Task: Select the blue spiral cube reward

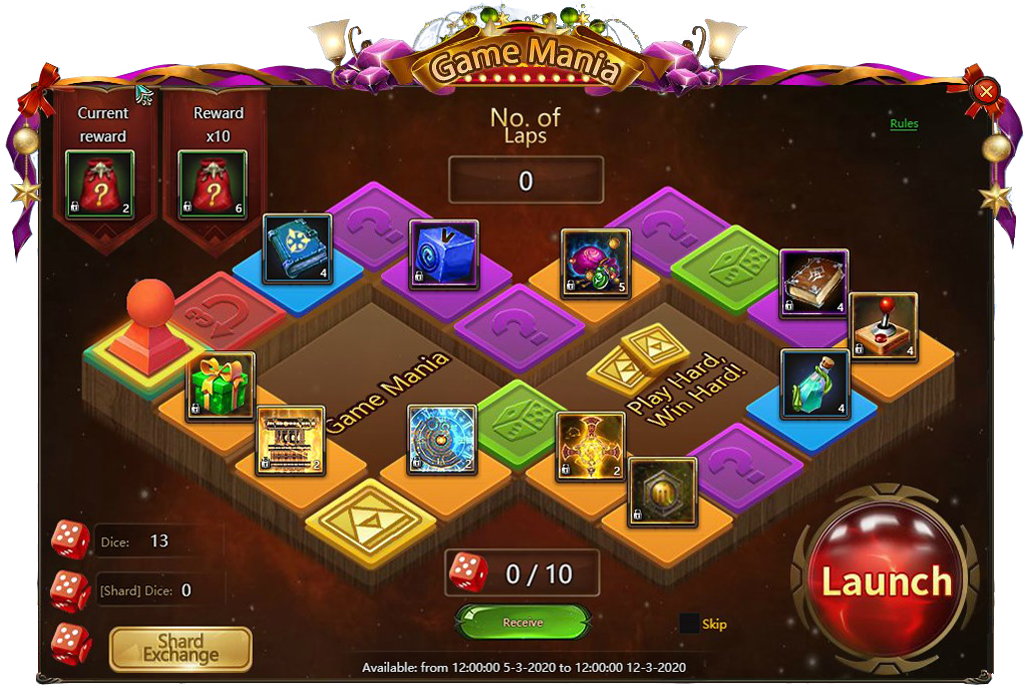Action: point(444,255)
